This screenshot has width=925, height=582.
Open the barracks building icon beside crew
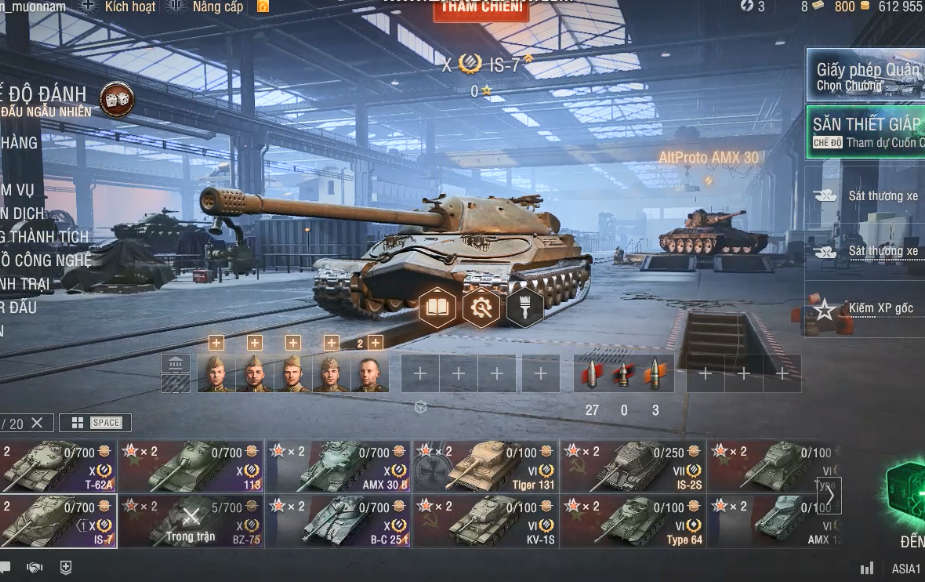tap(176, 363)
